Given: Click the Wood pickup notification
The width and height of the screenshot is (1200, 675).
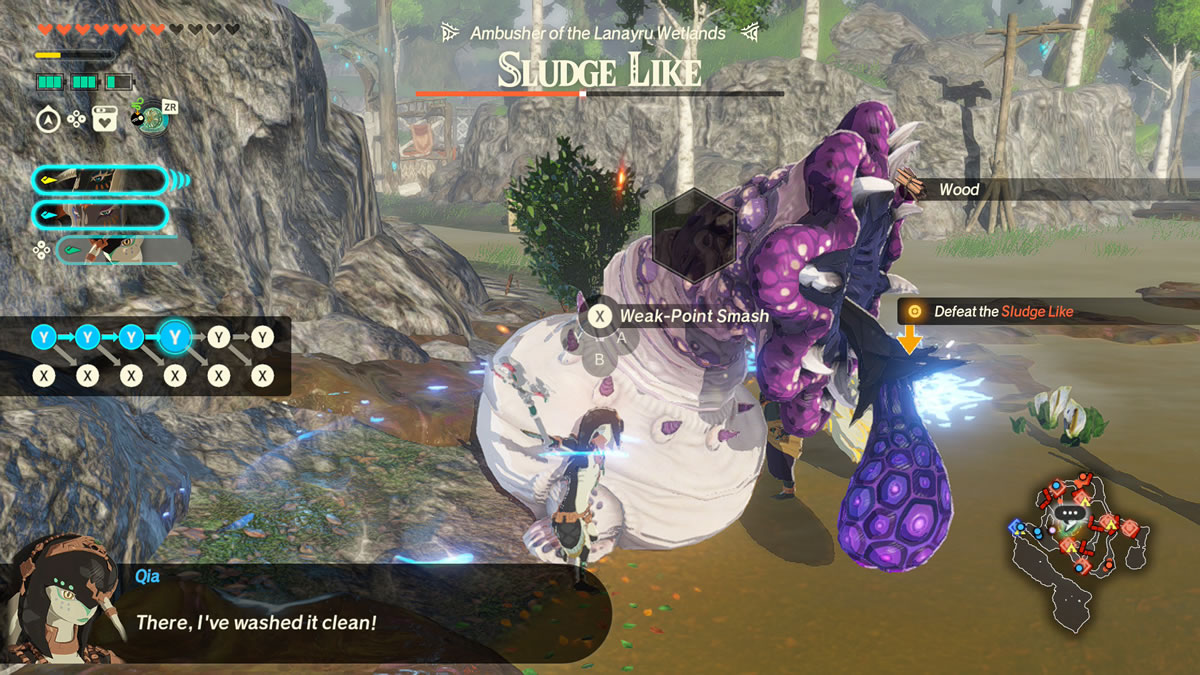Looking at the screenshot, I should pos(957,189).
